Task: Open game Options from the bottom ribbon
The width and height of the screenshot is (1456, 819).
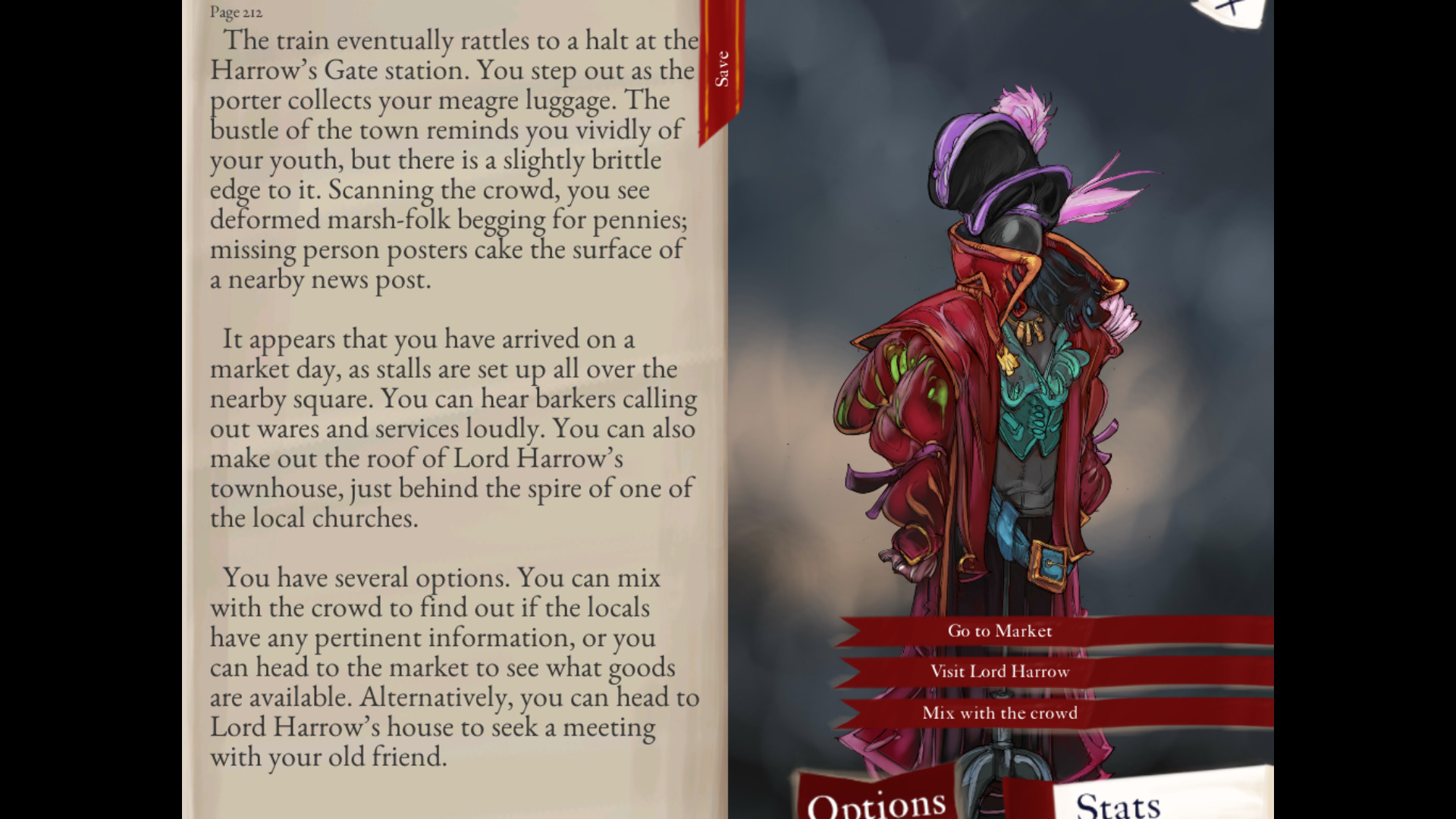Action: [x=876, y=804]
